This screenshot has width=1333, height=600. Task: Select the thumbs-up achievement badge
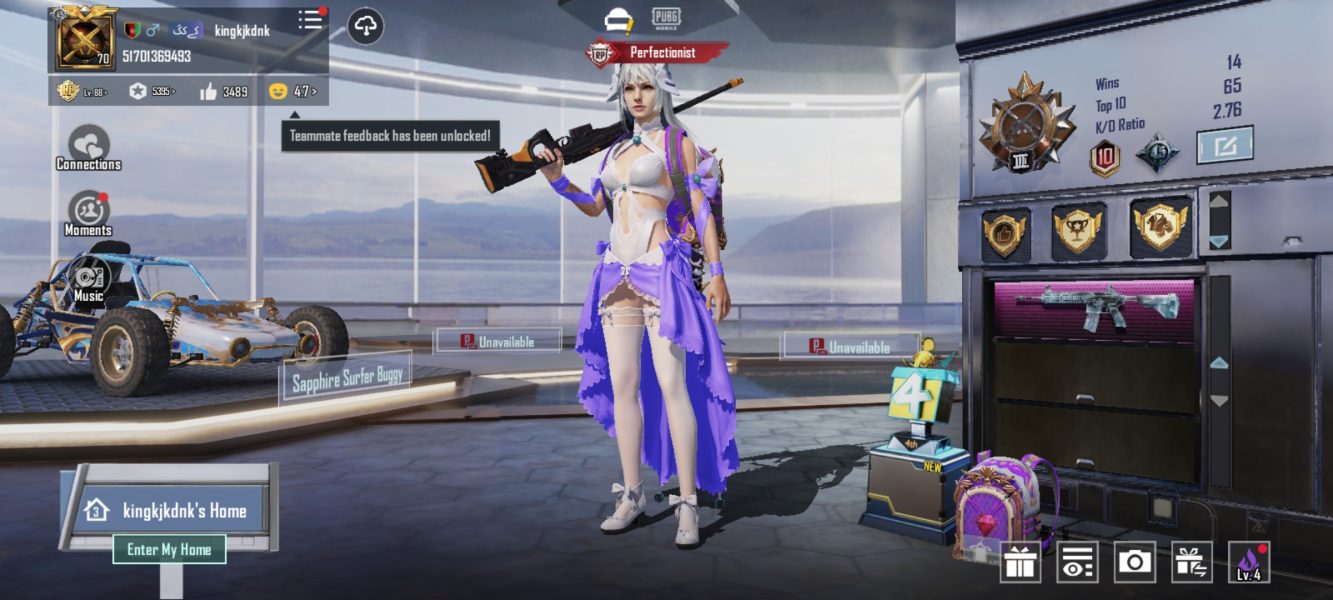point(1005,233)
